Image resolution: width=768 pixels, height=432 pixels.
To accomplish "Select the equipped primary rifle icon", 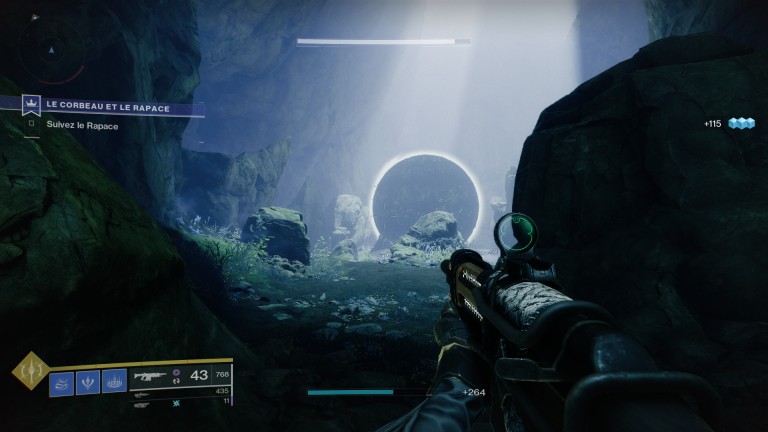I will coord(151,377).
